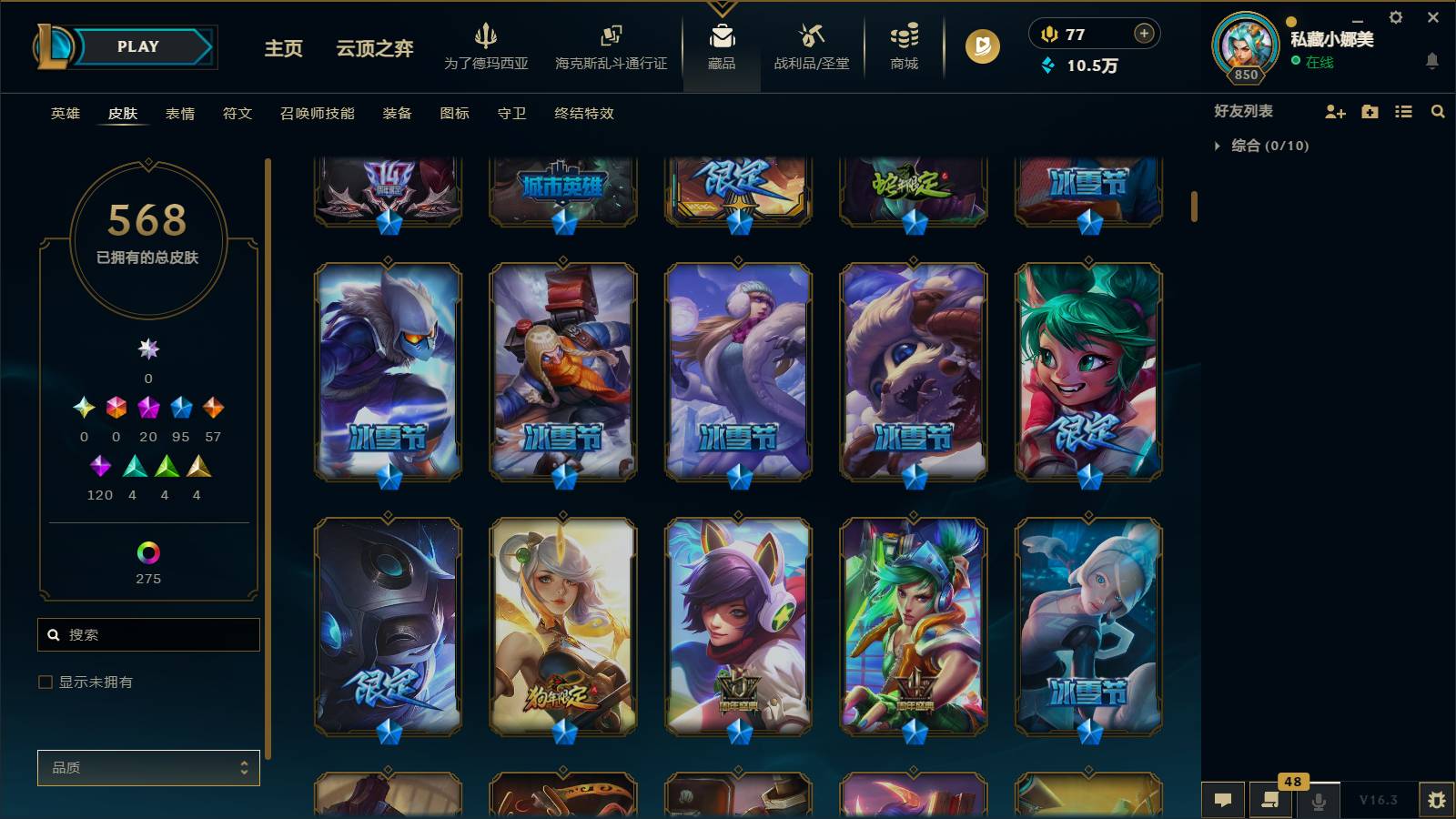This screenshot has width=1456, height=819.
Task: Expand the 品质 quality dropdown
Action: pos(148,767)
